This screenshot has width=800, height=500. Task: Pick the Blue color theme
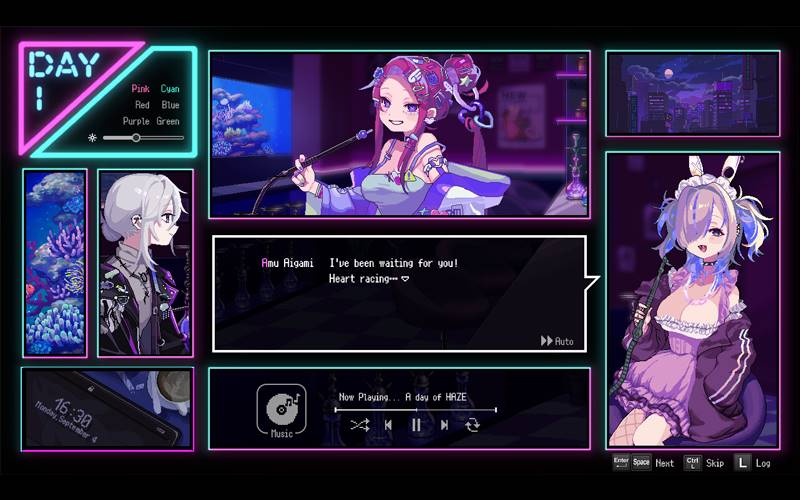pyautogui.click(x=170, y=104)
